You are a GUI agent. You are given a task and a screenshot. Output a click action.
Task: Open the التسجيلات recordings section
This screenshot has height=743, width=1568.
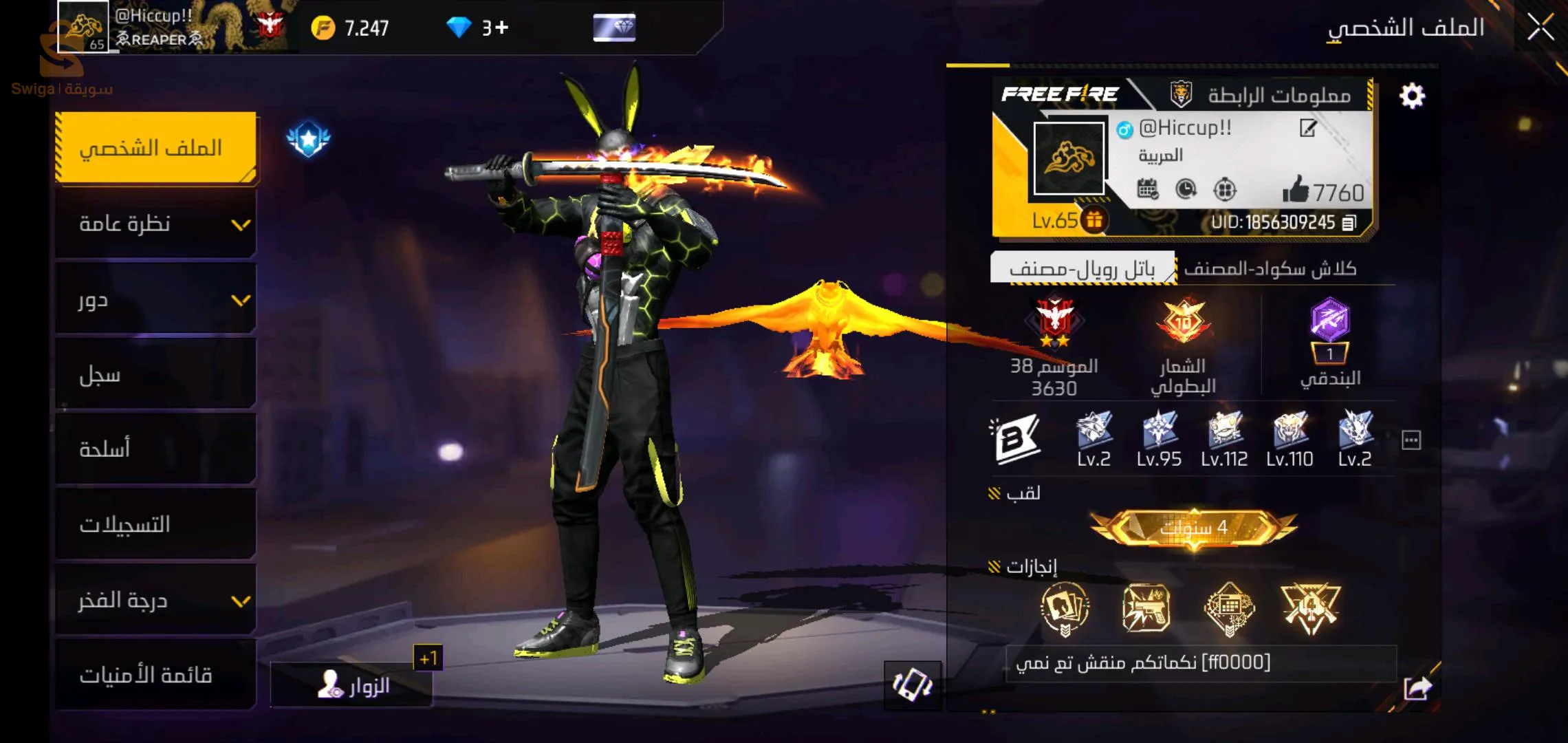156,524
